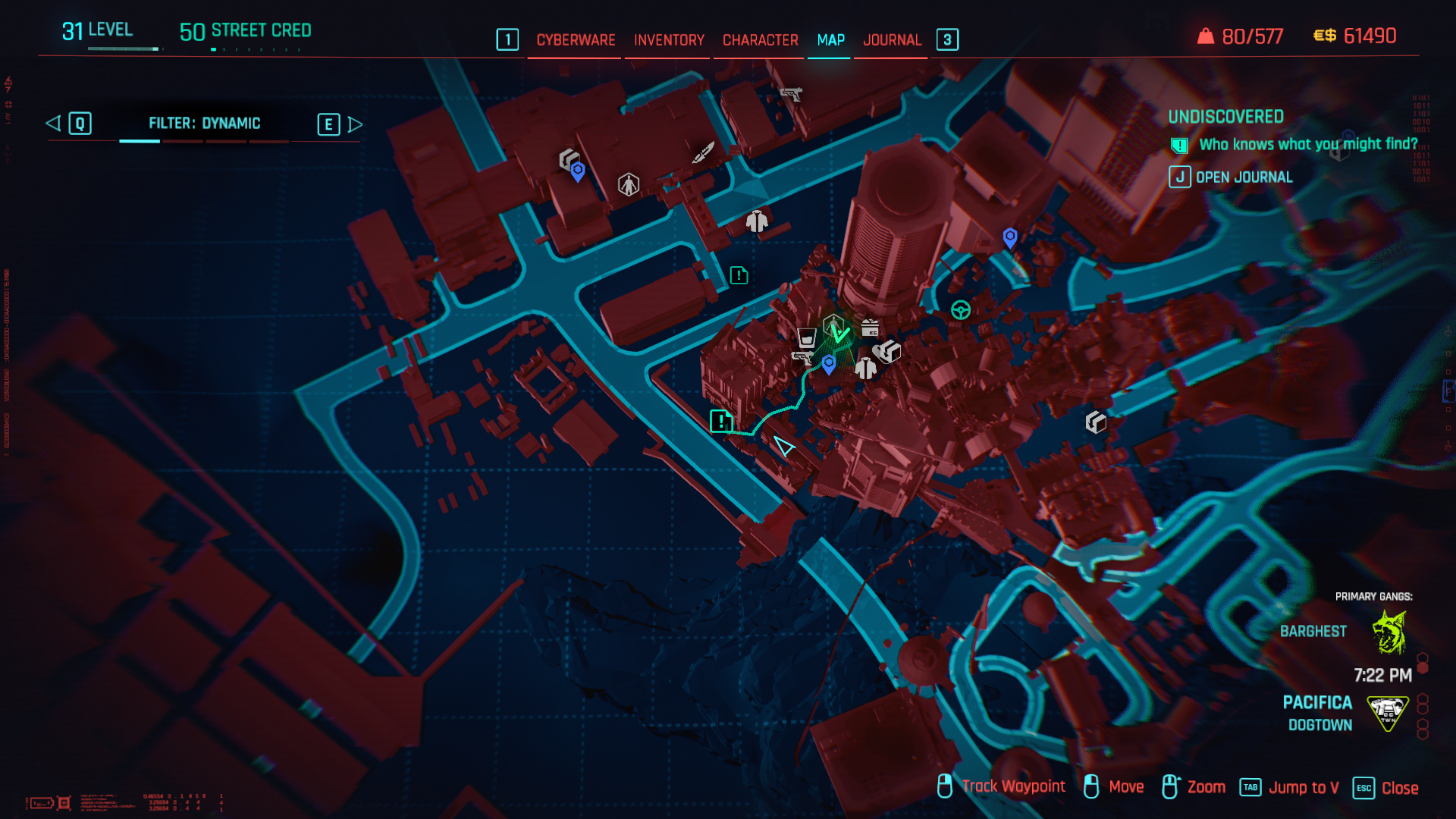Click the drop point box icon on map right

pos(1095,422)
